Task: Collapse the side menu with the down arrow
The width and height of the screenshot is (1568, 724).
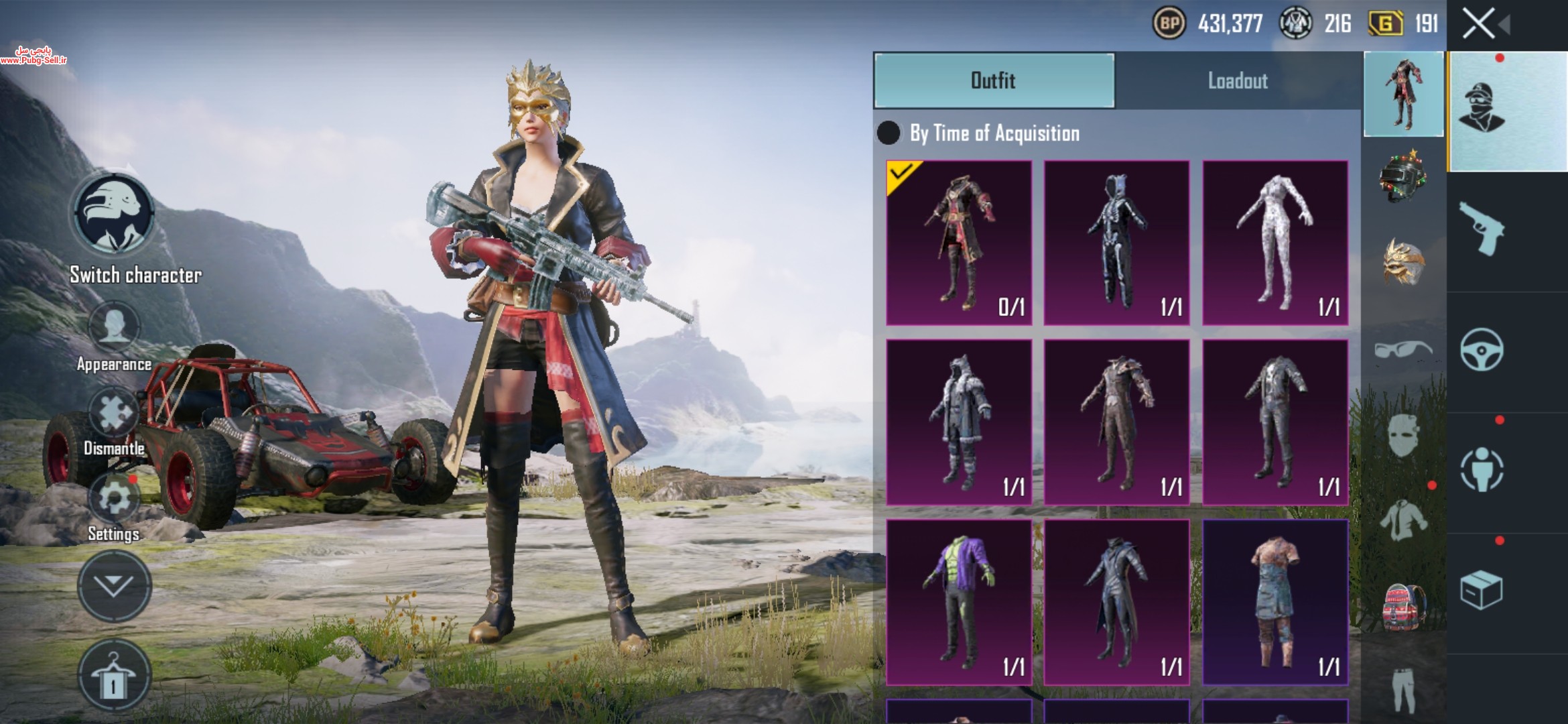Action: point(114,587)
